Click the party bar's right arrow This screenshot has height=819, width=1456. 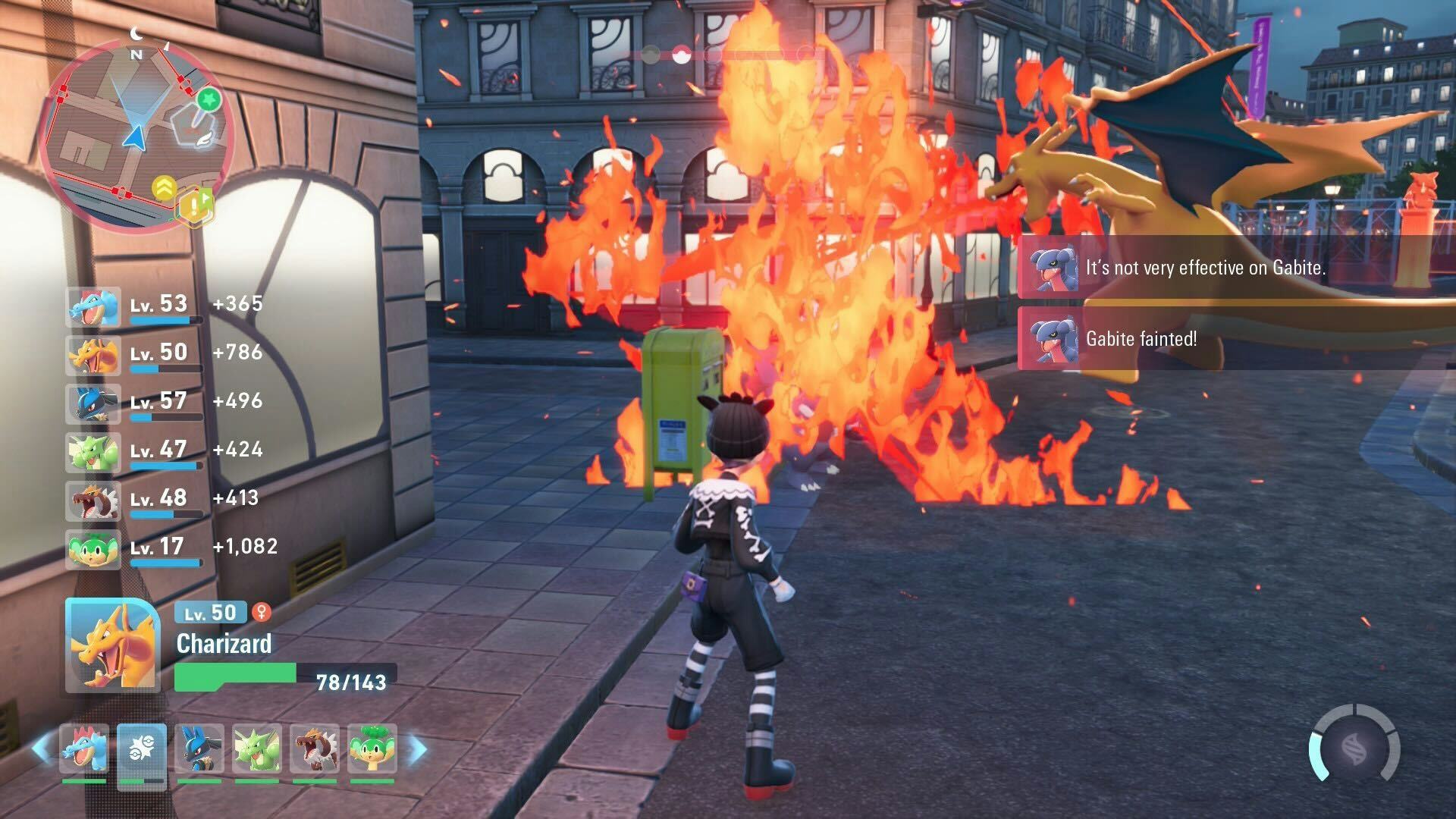pyautogui.click(x=417, y=748)
